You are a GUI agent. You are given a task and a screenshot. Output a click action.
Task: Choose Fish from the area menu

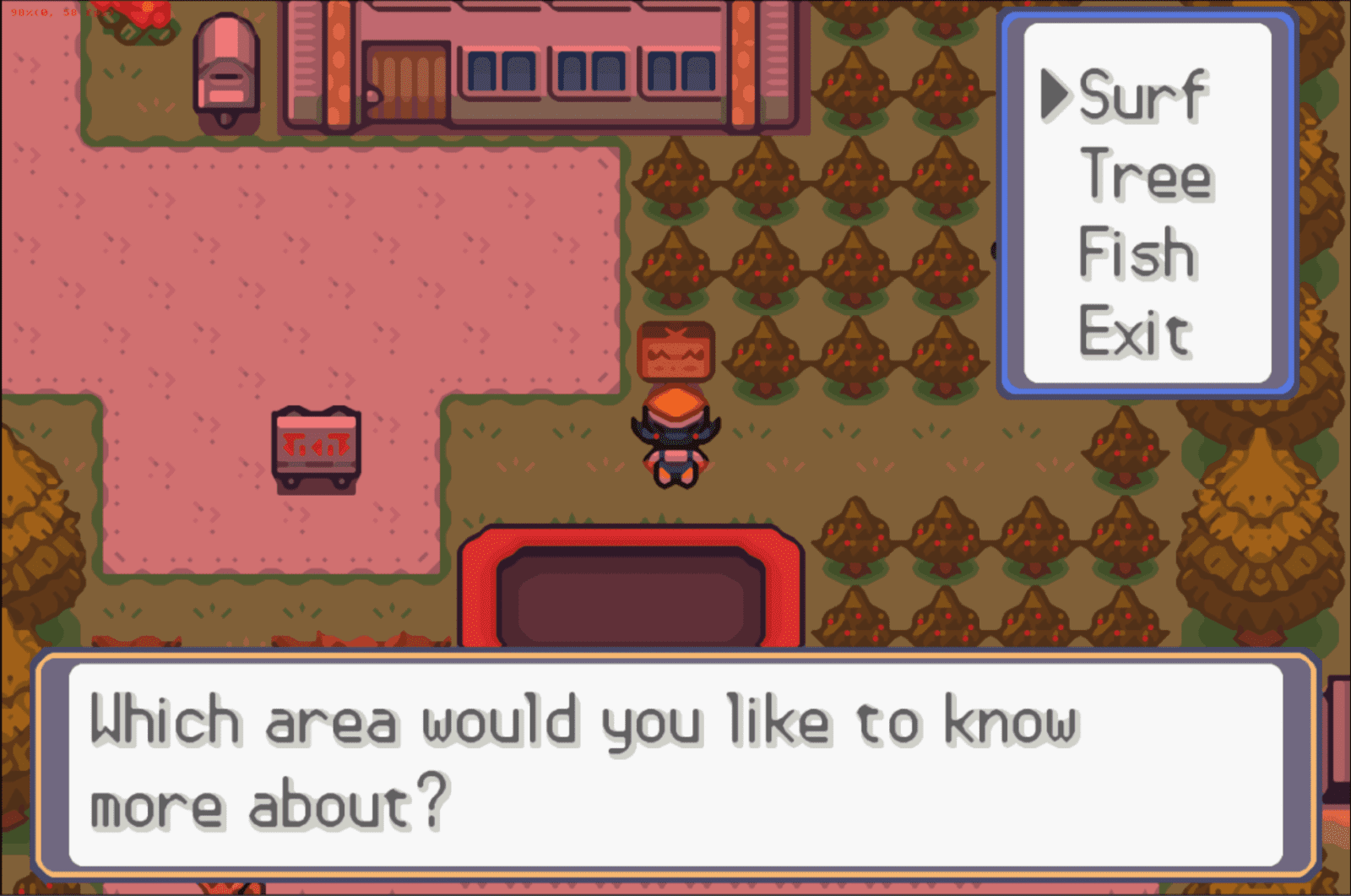tap(1136, 252)
